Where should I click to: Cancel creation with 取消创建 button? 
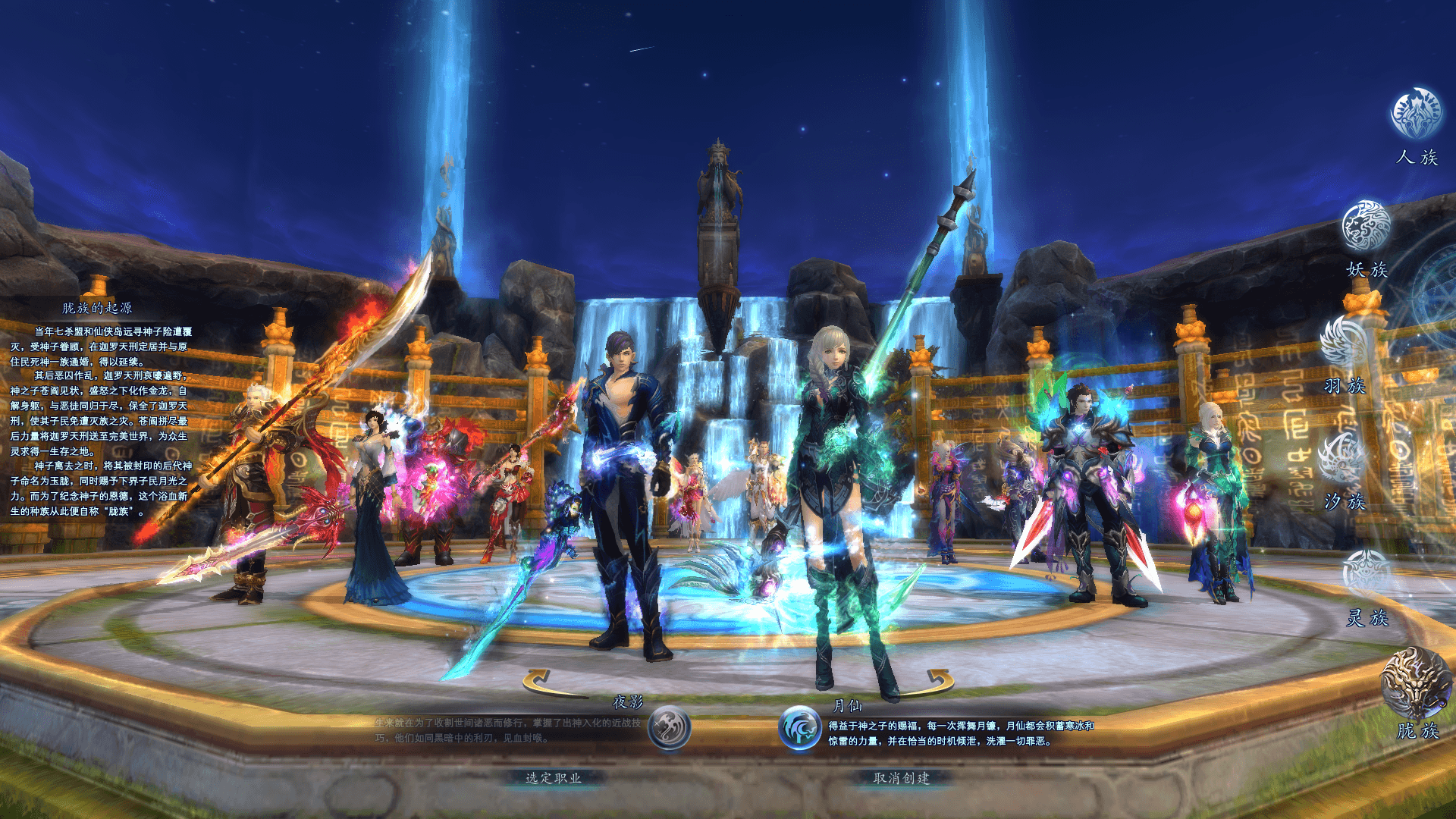pos(901,778)
